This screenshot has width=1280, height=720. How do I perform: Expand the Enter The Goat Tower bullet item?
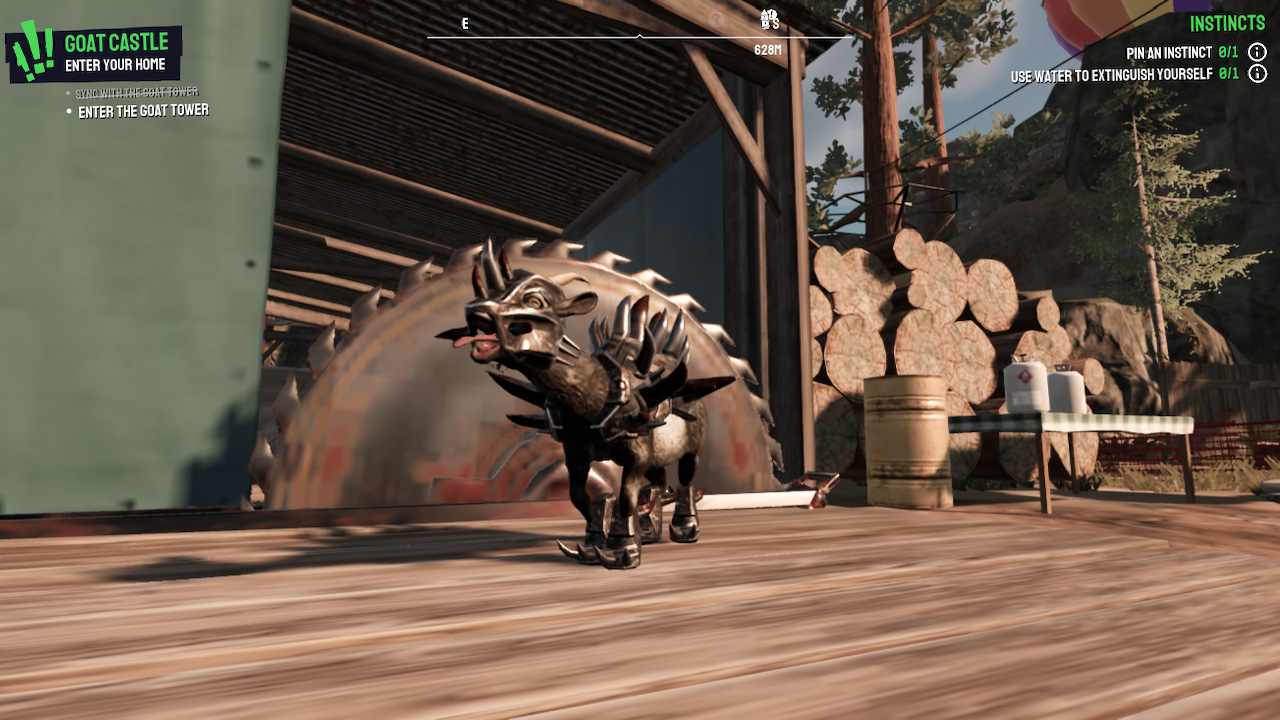tap(141, 111)
